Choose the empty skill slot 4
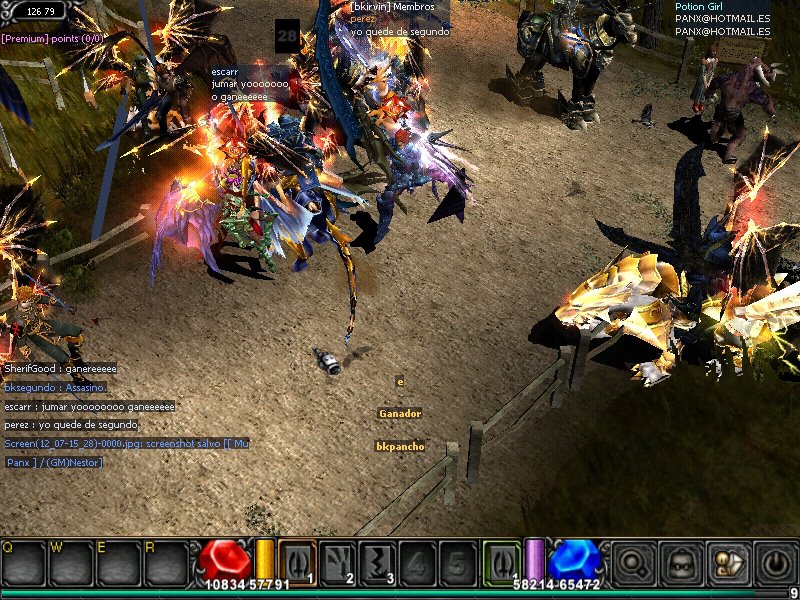The image size is (800, 600). click(417, 561)
